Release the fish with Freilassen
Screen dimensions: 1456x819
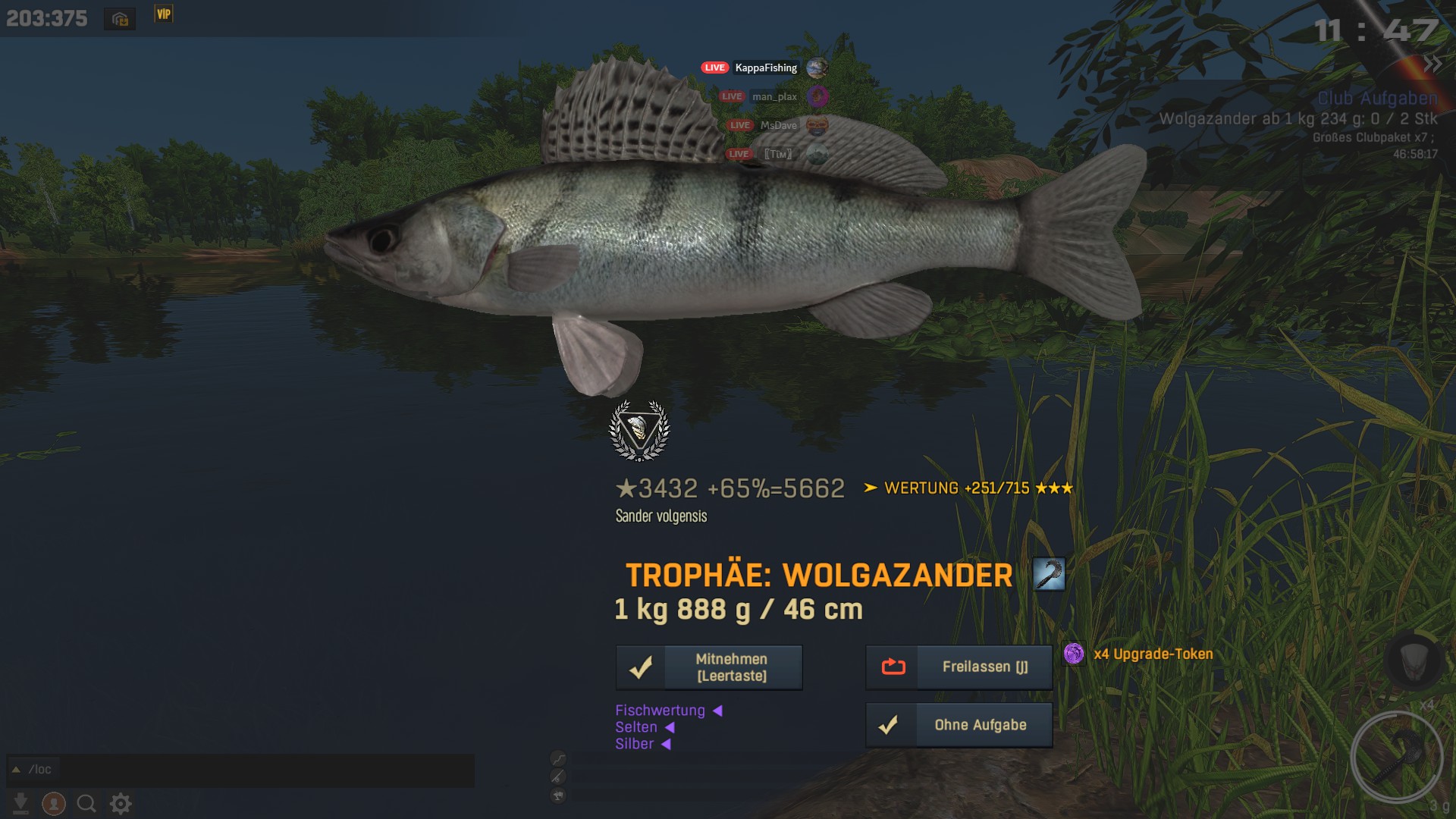pyautogui.click(x=959, y=667)
